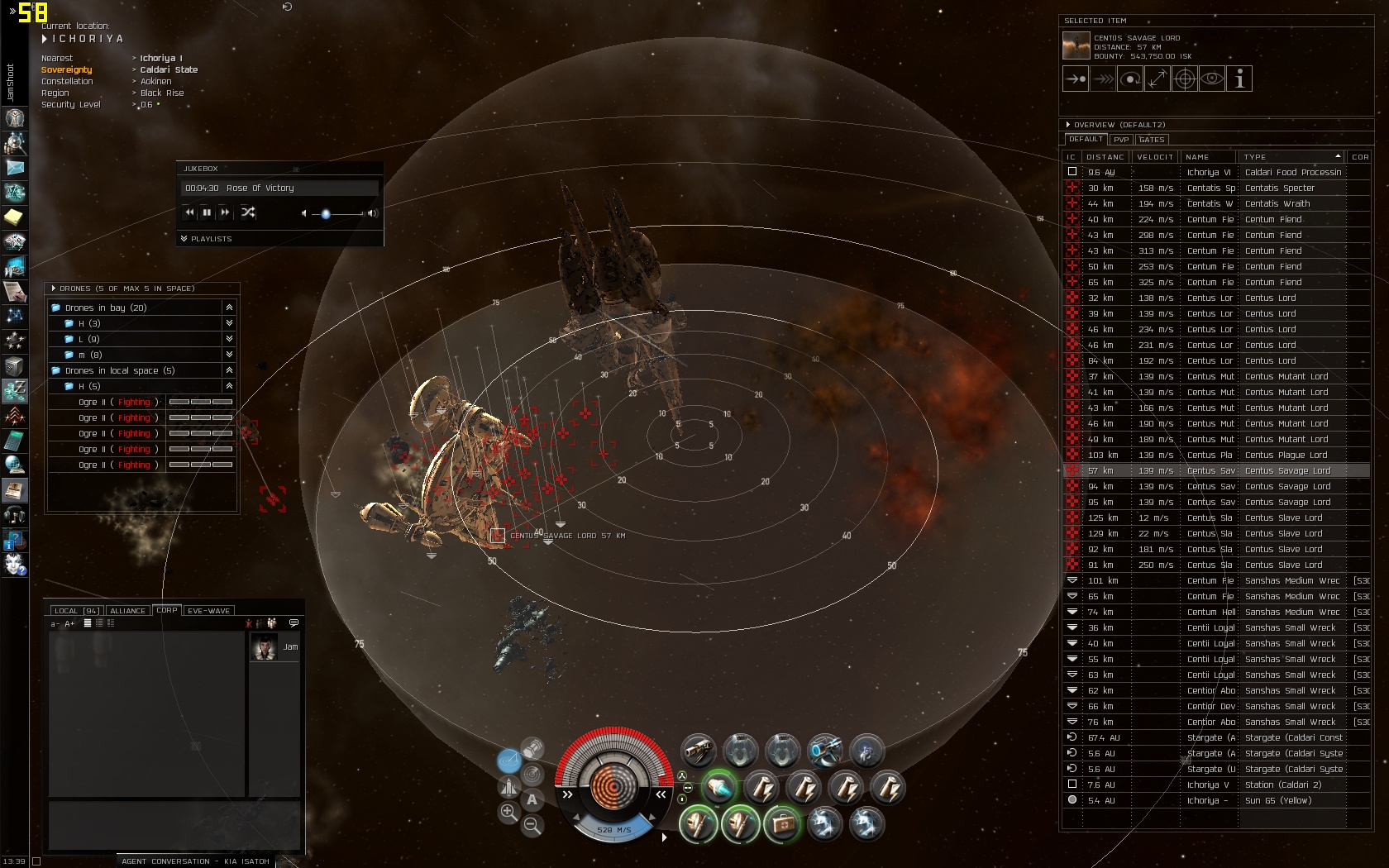This screenshot has height=868, width=1389.
Task: Lock target with the crosshair button
Action: point(1185,79)
